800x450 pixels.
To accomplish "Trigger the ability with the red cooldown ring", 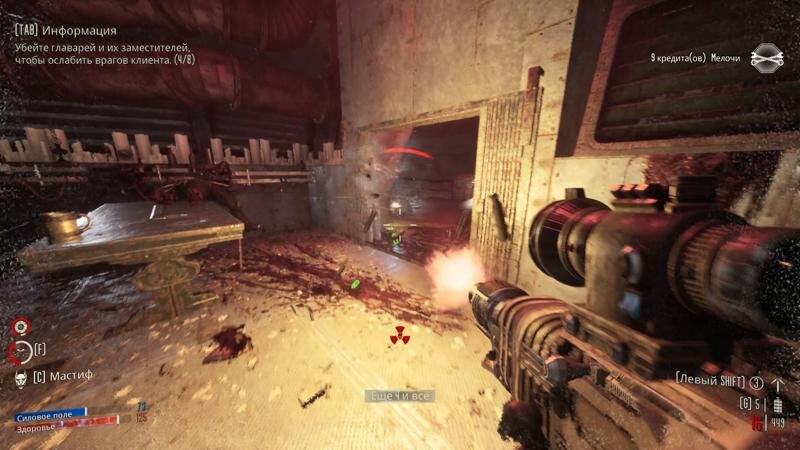I will (20, 351).
